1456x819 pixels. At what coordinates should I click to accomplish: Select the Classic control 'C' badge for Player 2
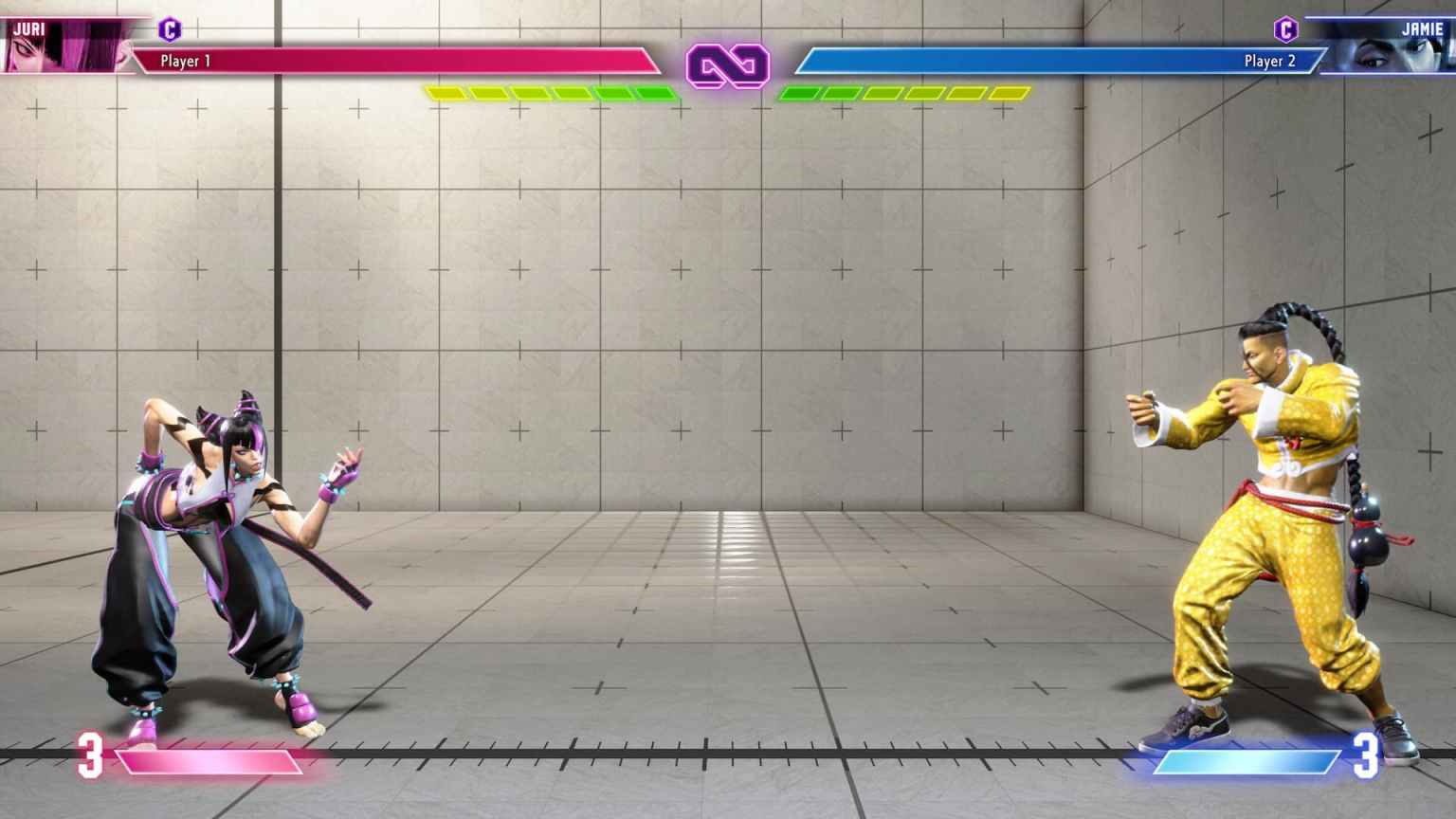pyautogui.click(x=1286, y=27)
